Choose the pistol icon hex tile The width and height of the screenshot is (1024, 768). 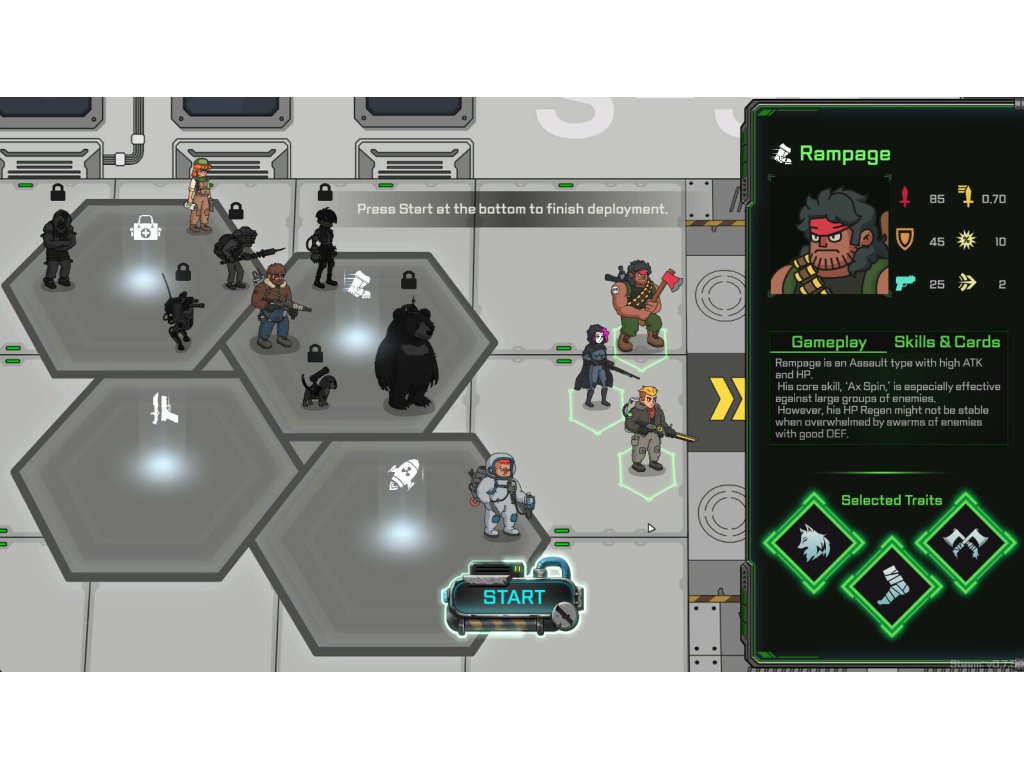pyautogui.click(x=165, y=408)
